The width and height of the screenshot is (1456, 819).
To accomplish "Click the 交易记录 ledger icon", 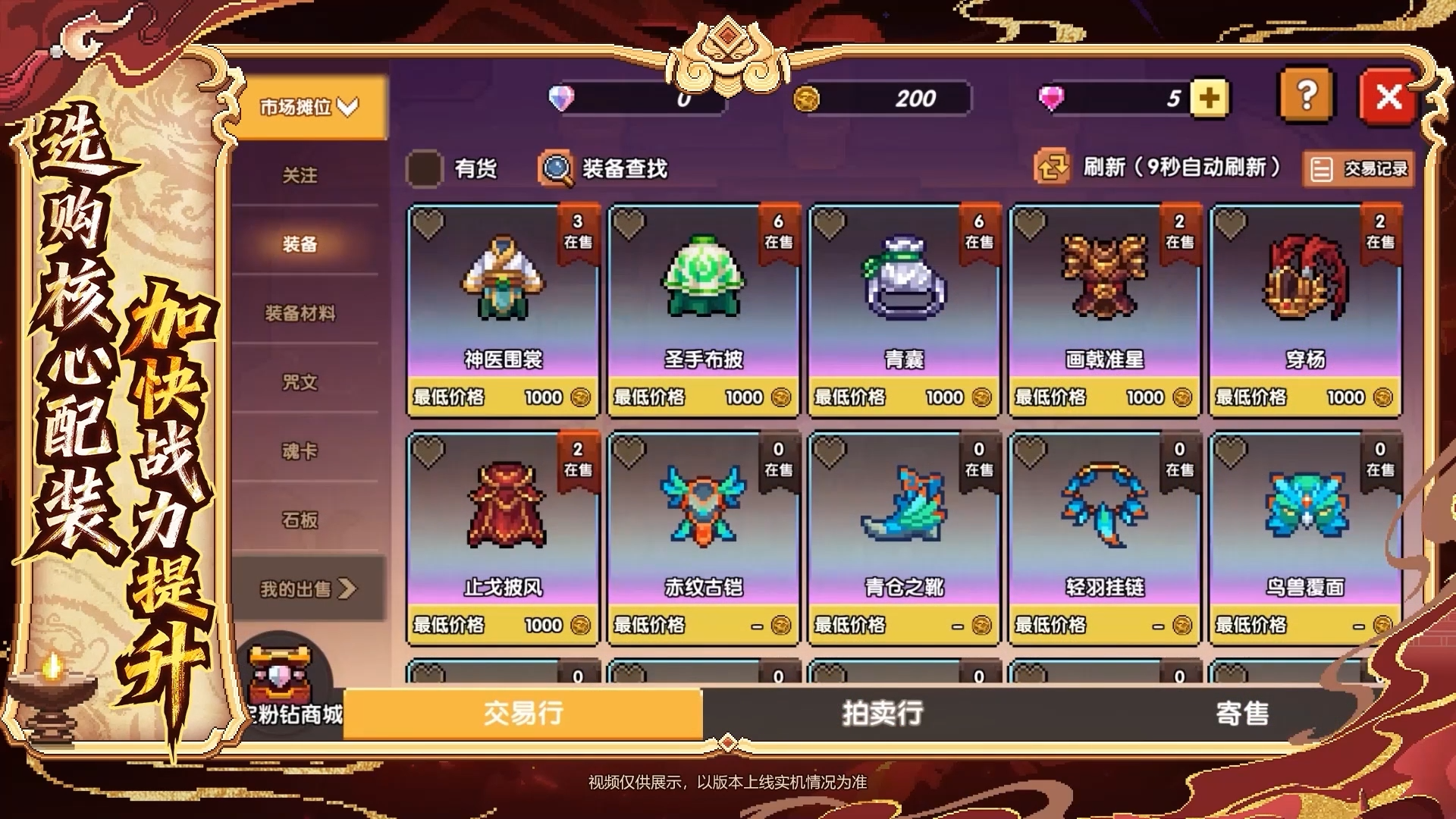I will point(1322,168).
